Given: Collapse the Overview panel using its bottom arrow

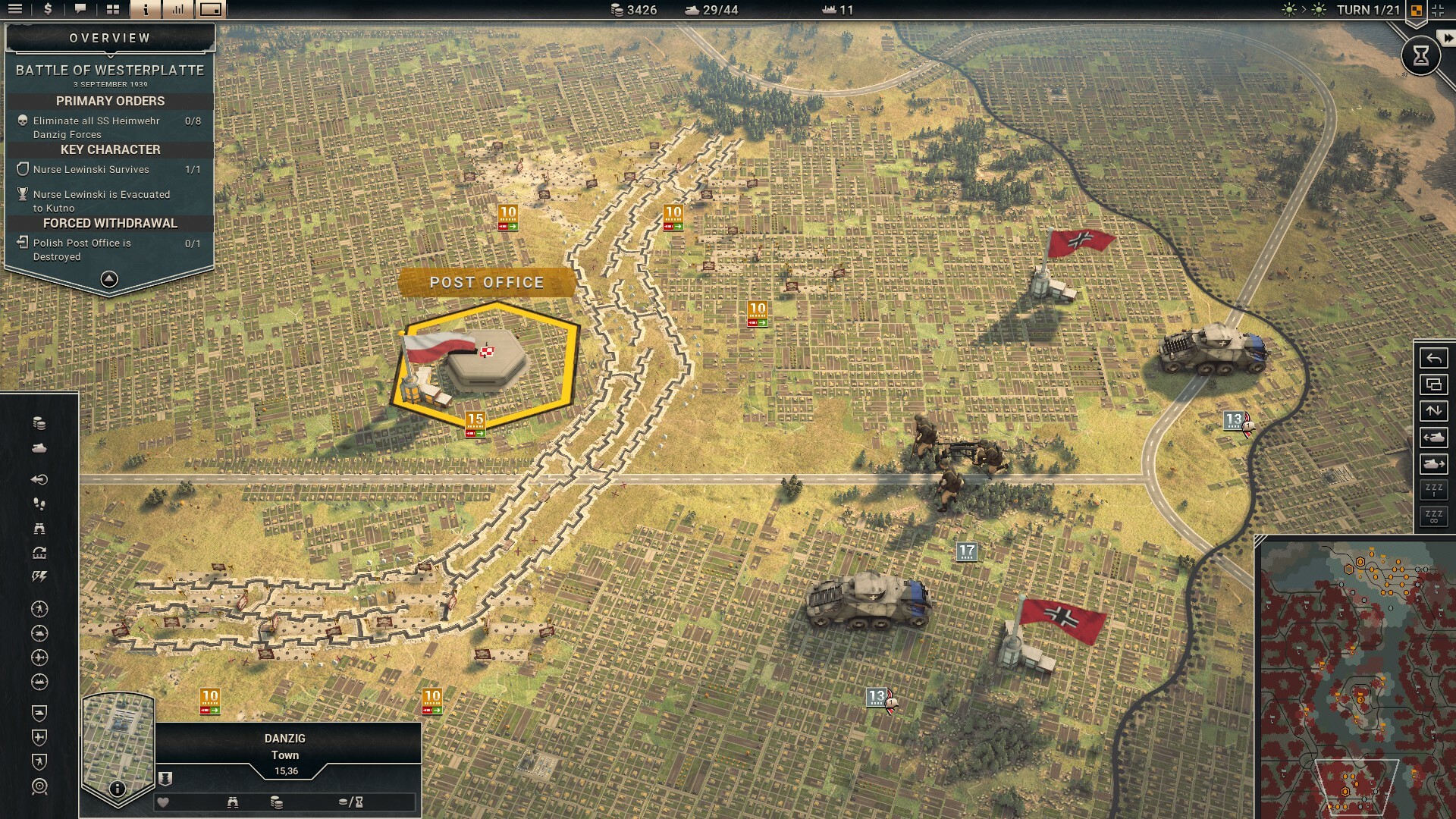Looking at the screenshot, I should (x=109, y=281).
